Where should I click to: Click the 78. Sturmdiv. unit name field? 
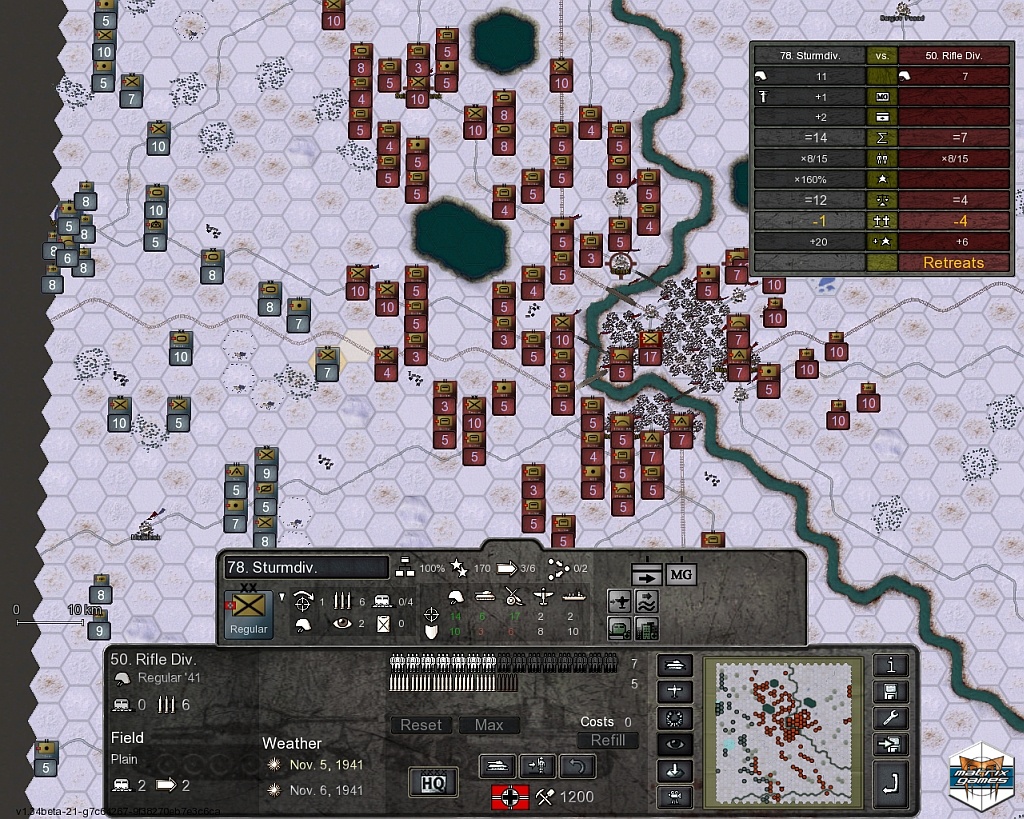(x=305, y=567)
